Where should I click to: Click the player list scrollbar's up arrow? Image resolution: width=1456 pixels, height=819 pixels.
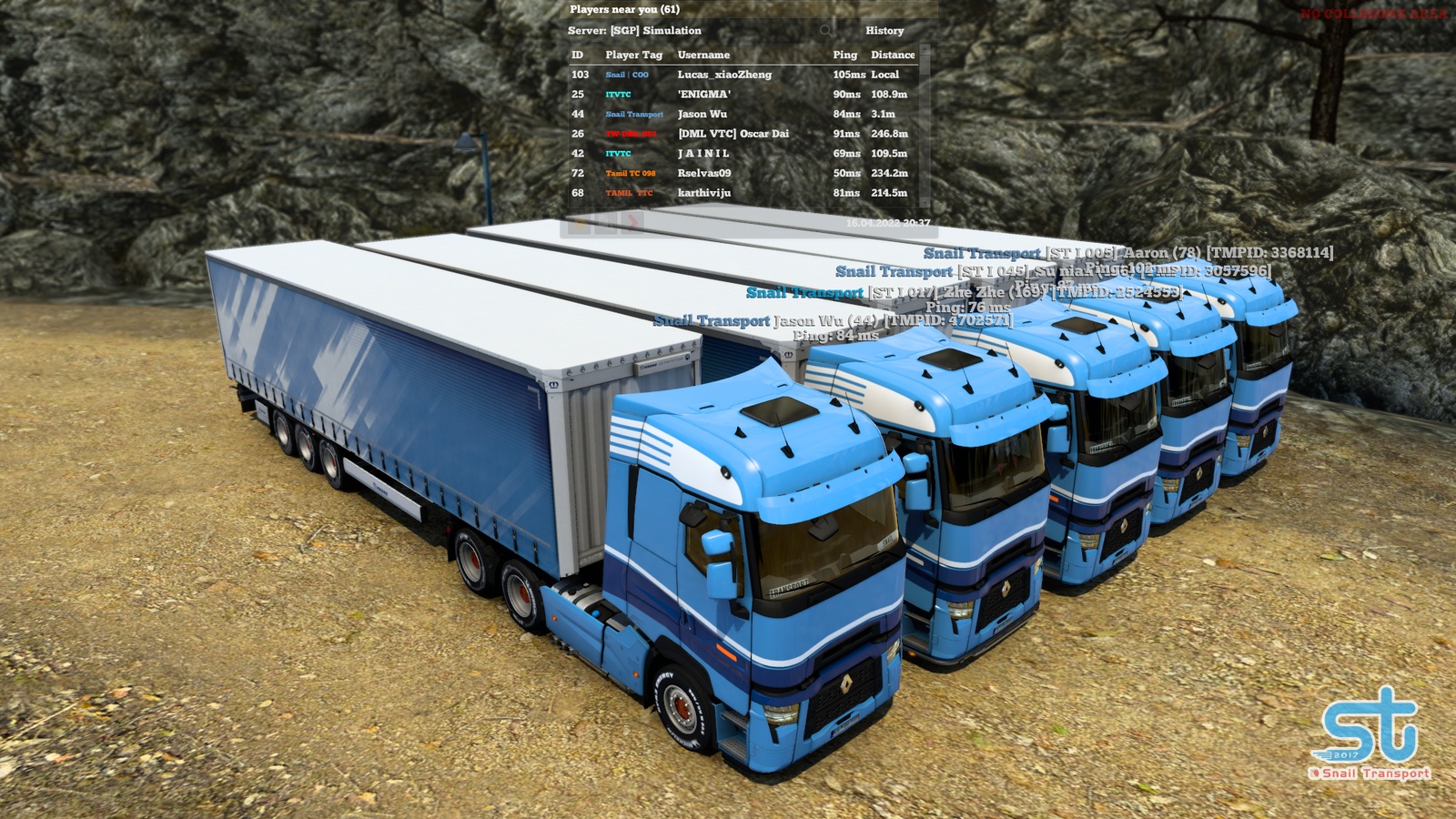click(x=925, y=48)
